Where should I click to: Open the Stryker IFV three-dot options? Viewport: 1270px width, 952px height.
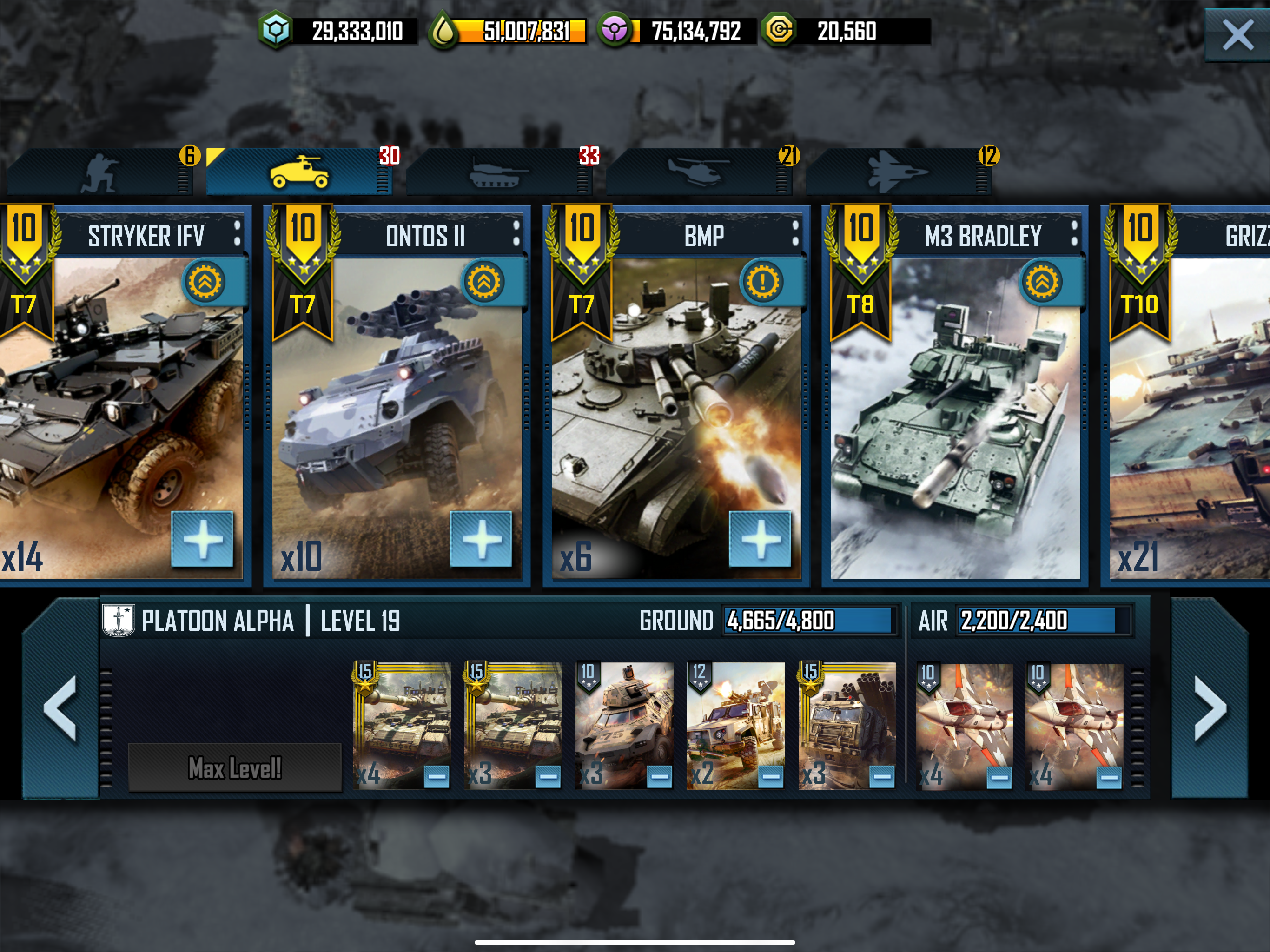pyautogui.click(x=237, y=234)
